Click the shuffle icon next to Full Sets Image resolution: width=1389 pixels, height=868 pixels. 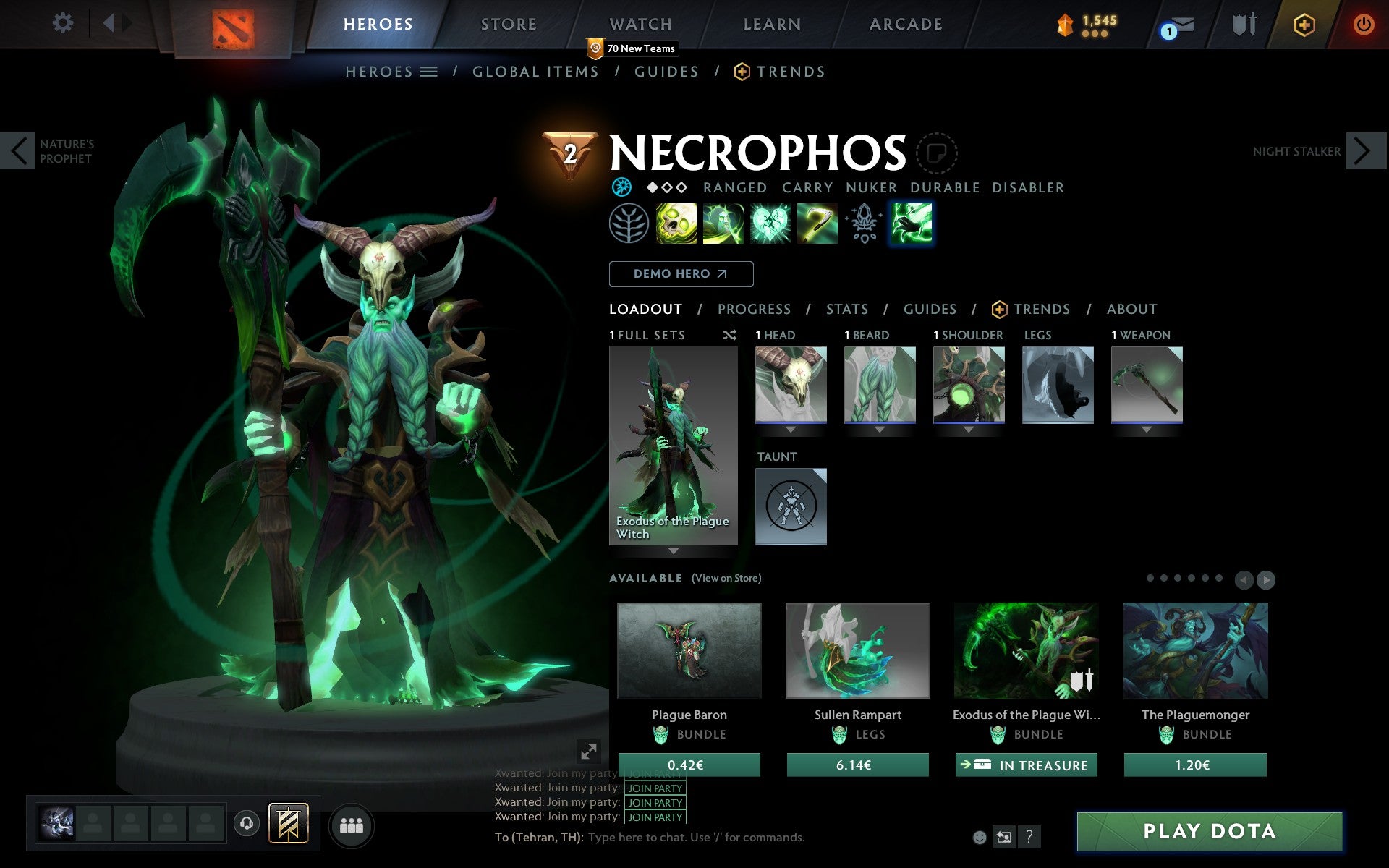pos(729,335)
